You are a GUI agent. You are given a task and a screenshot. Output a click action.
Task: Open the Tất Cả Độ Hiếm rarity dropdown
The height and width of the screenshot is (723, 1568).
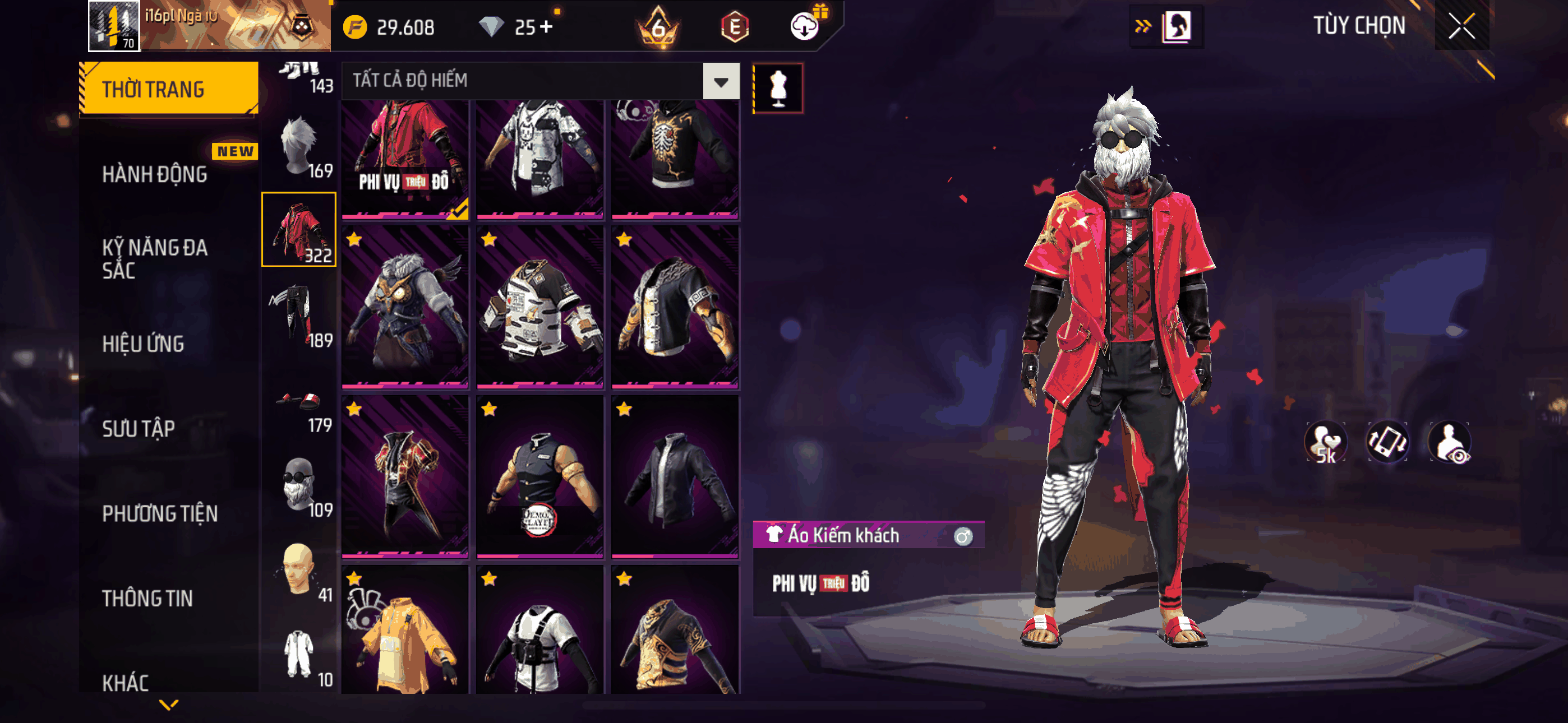[x=721, y=81]
